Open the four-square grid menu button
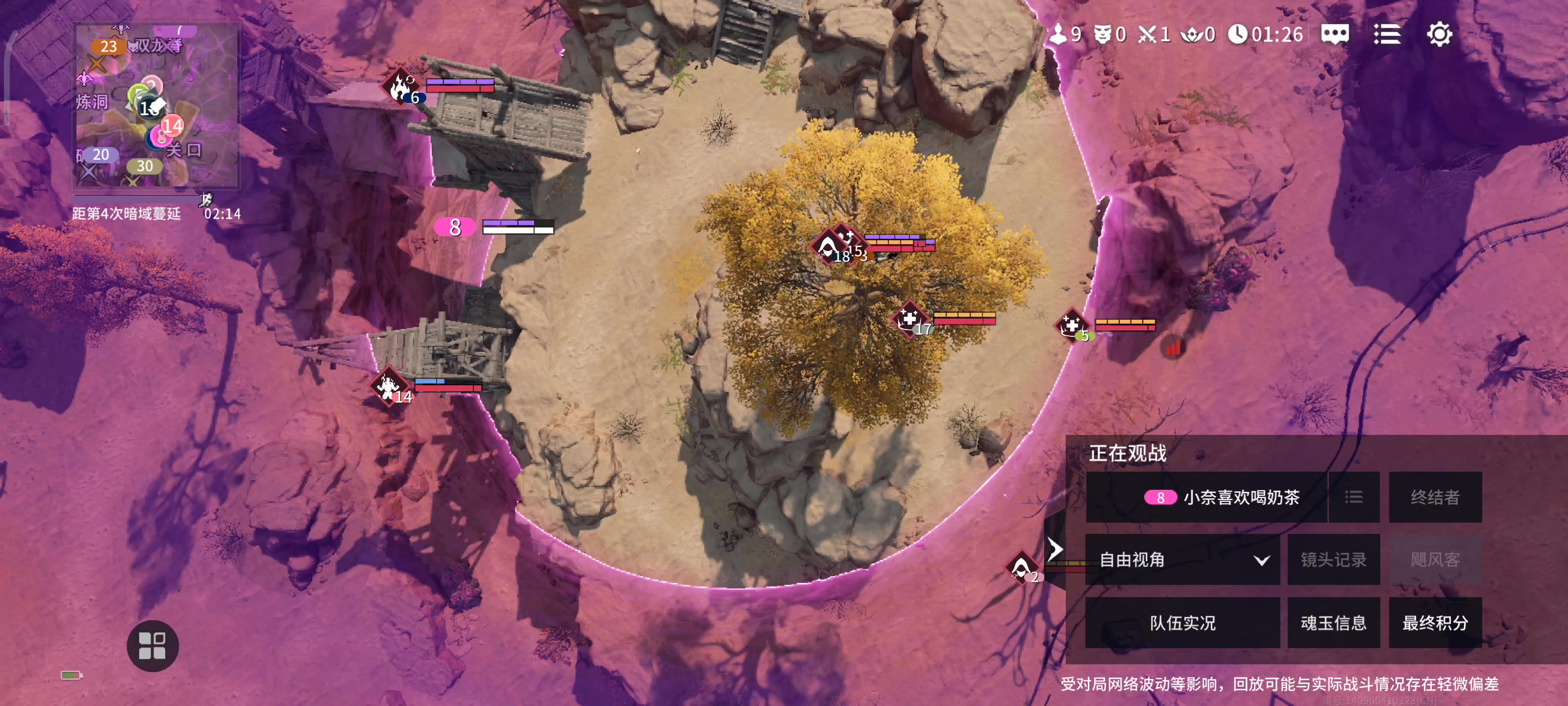Image resolution: width=1568 pixels, height=706 pixels. 152,646
